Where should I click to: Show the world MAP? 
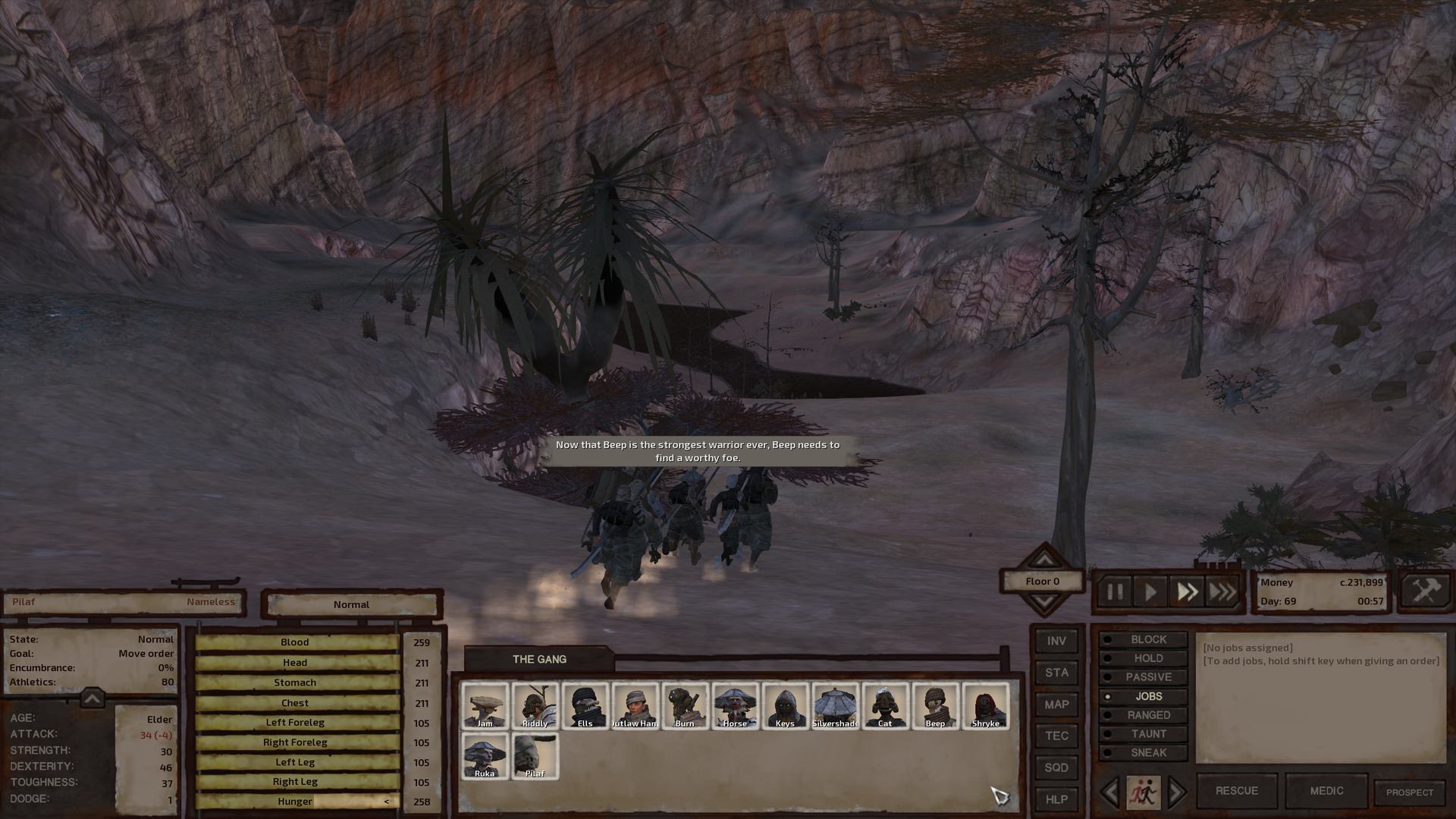tap(1056, 704)
